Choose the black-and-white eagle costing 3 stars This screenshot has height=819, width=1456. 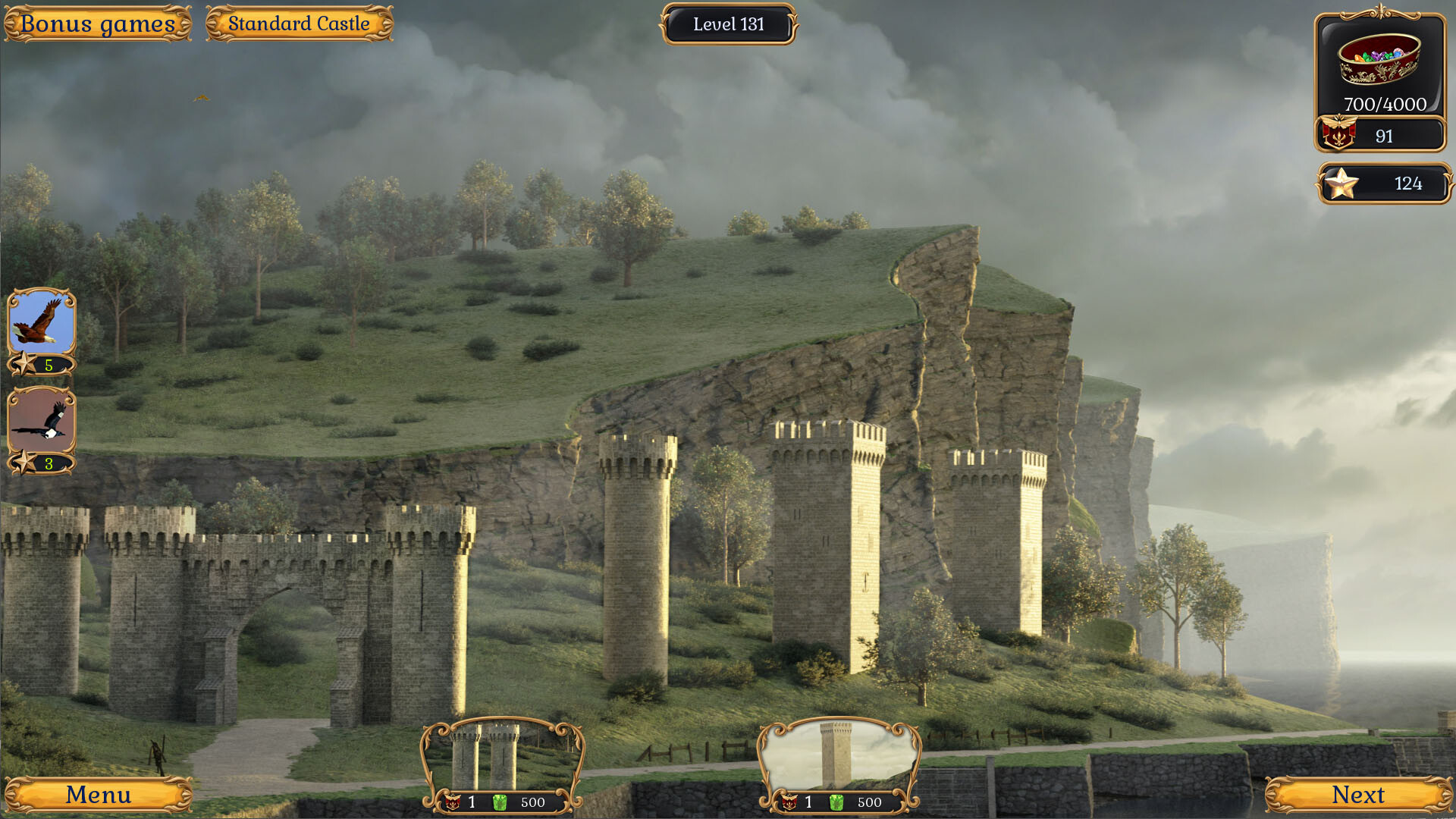(x=42, y=421)
